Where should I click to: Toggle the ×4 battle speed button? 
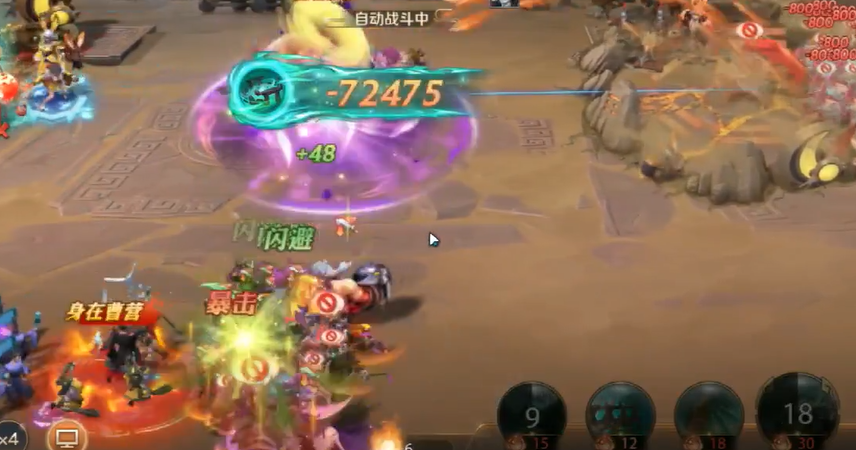[x=11, y=437]
